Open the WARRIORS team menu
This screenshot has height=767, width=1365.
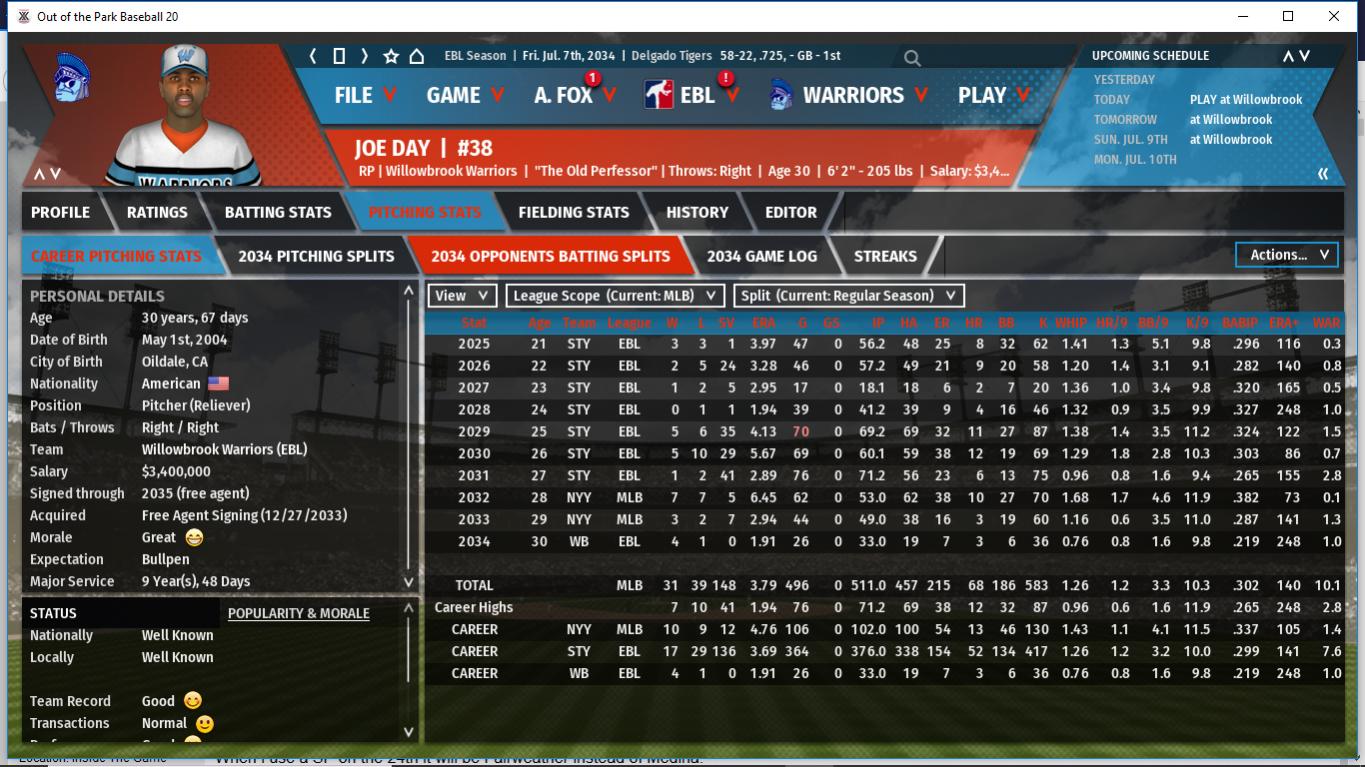click(x=850, y=95)
